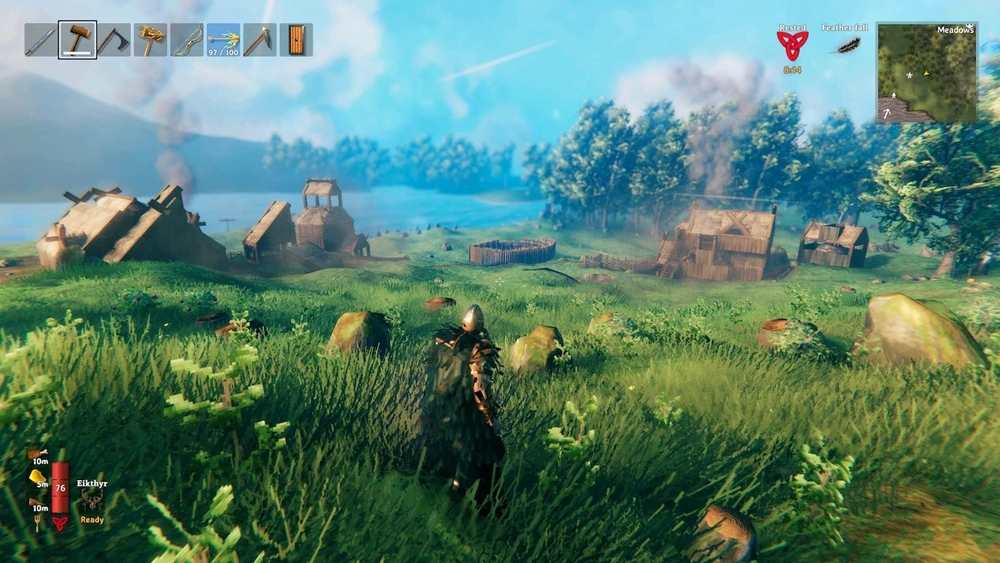Image resolution: width=1000 pixels, height=563 pixels.
Task: Click the Rested status effect icon
Action: 792,46
